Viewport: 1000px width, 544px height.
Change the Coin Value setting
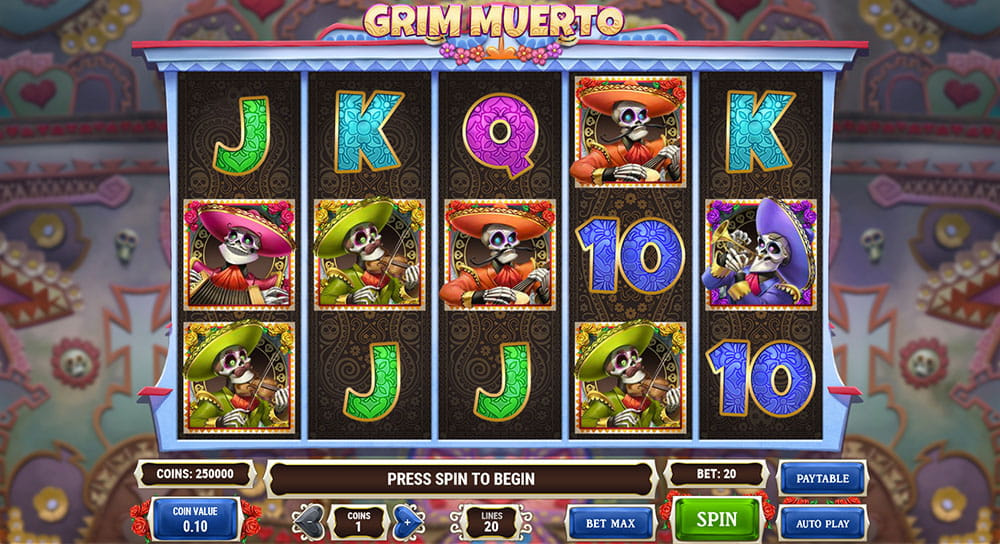[195, 519]
